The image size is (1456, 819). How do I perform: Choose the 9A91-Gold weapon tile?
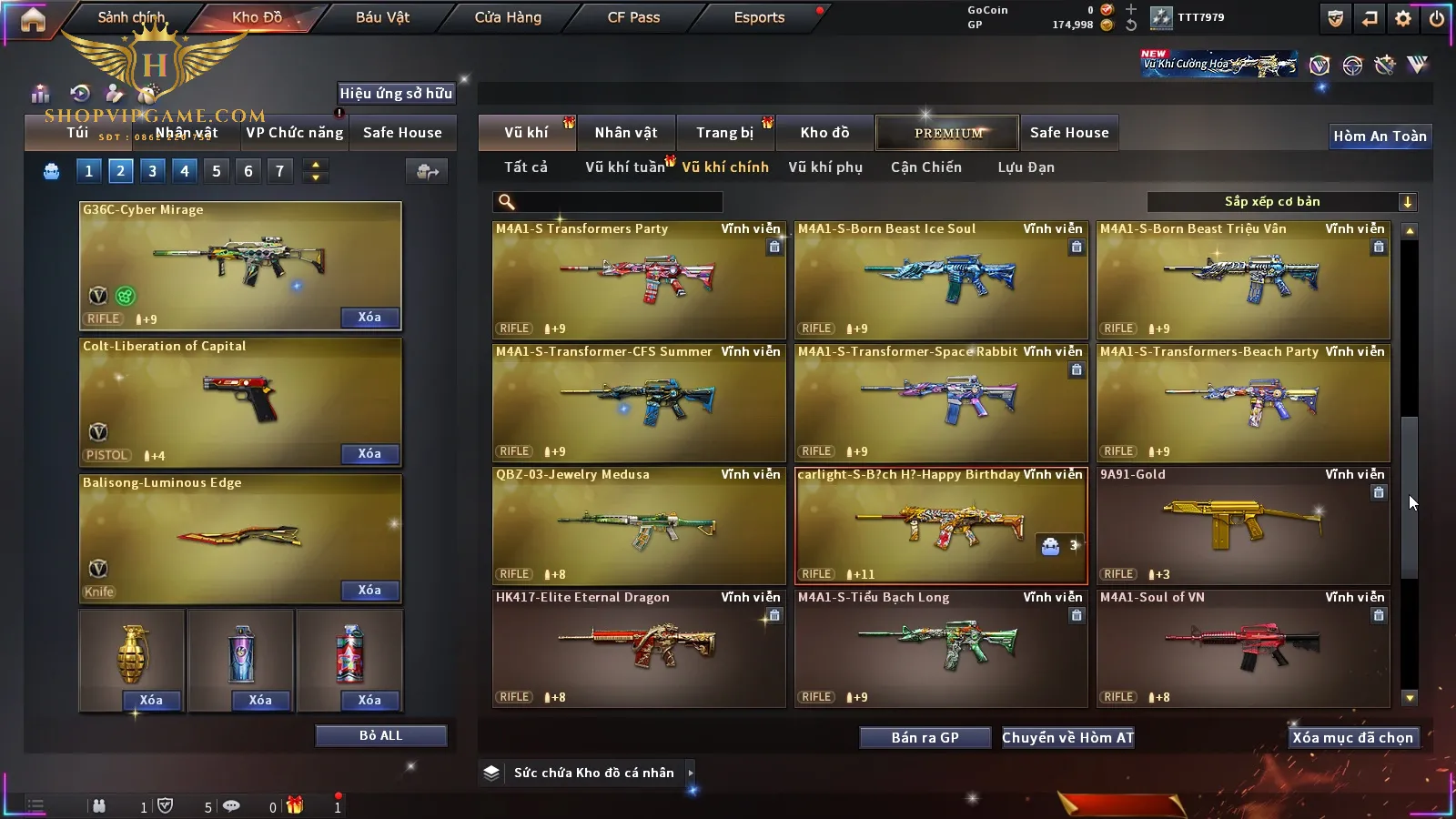coord(1243,526)
